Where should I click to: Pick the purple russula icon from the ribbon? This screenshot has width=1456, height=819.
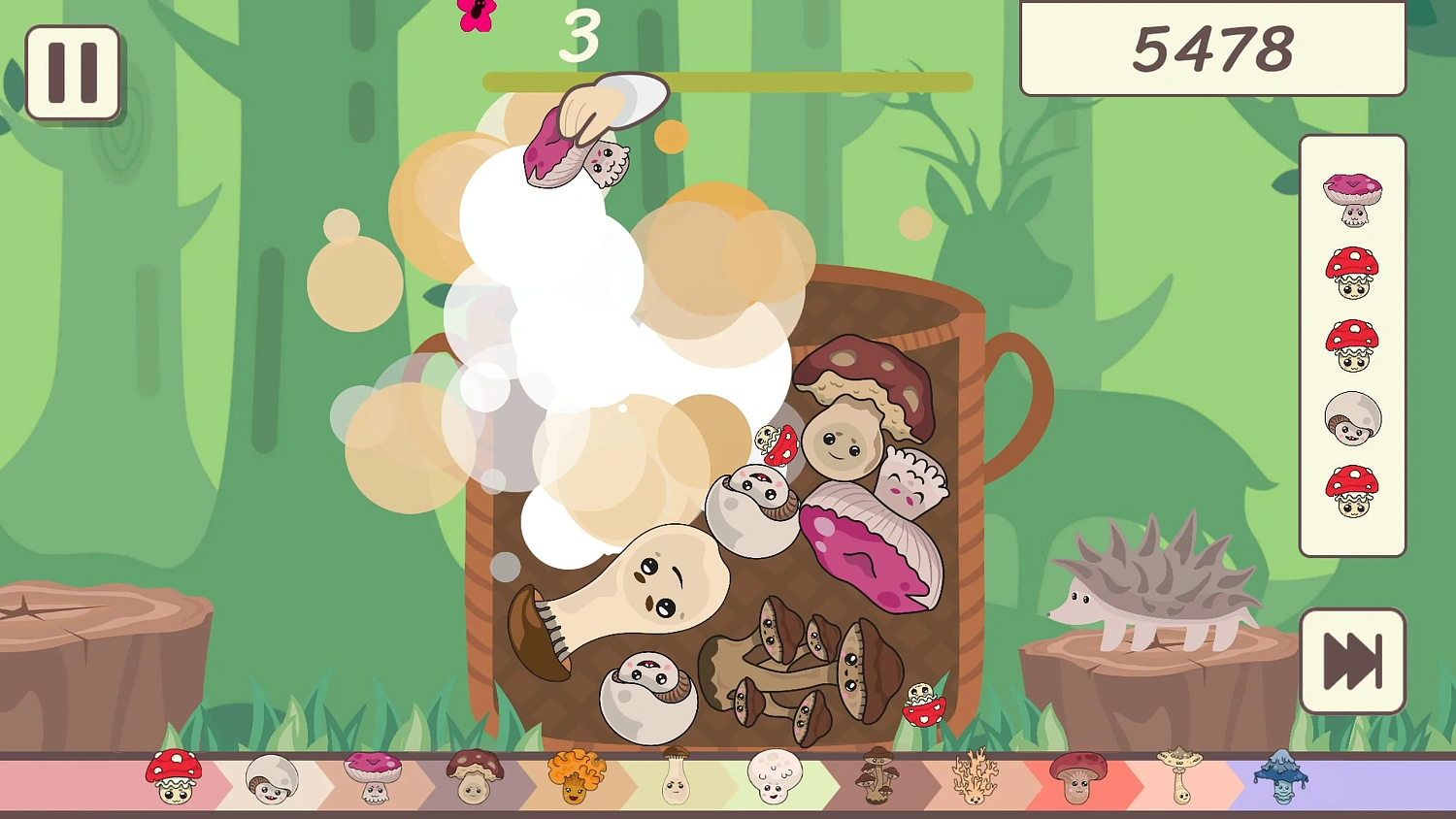374,776
